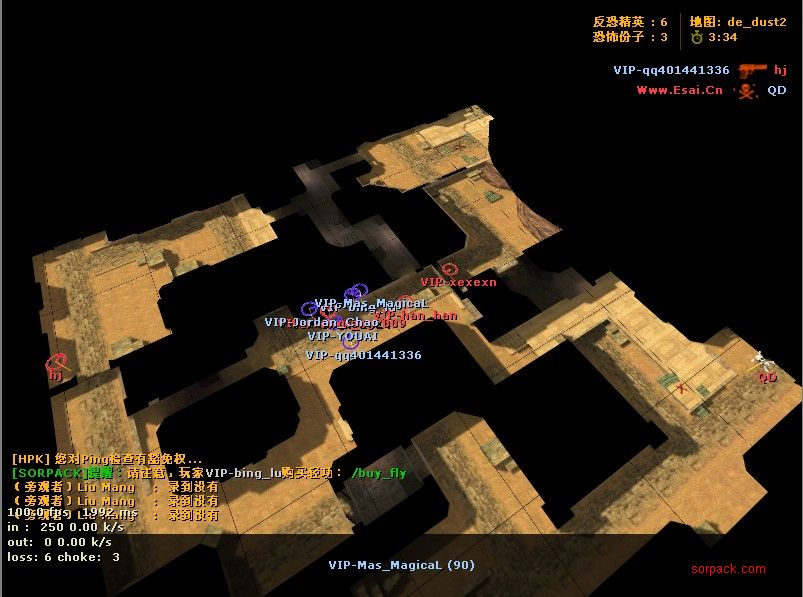Select the VIP-YOUAI player label on the map
The width and height of the screenshot is (803, 597).
pyautogui.click(x=343, y=337)
